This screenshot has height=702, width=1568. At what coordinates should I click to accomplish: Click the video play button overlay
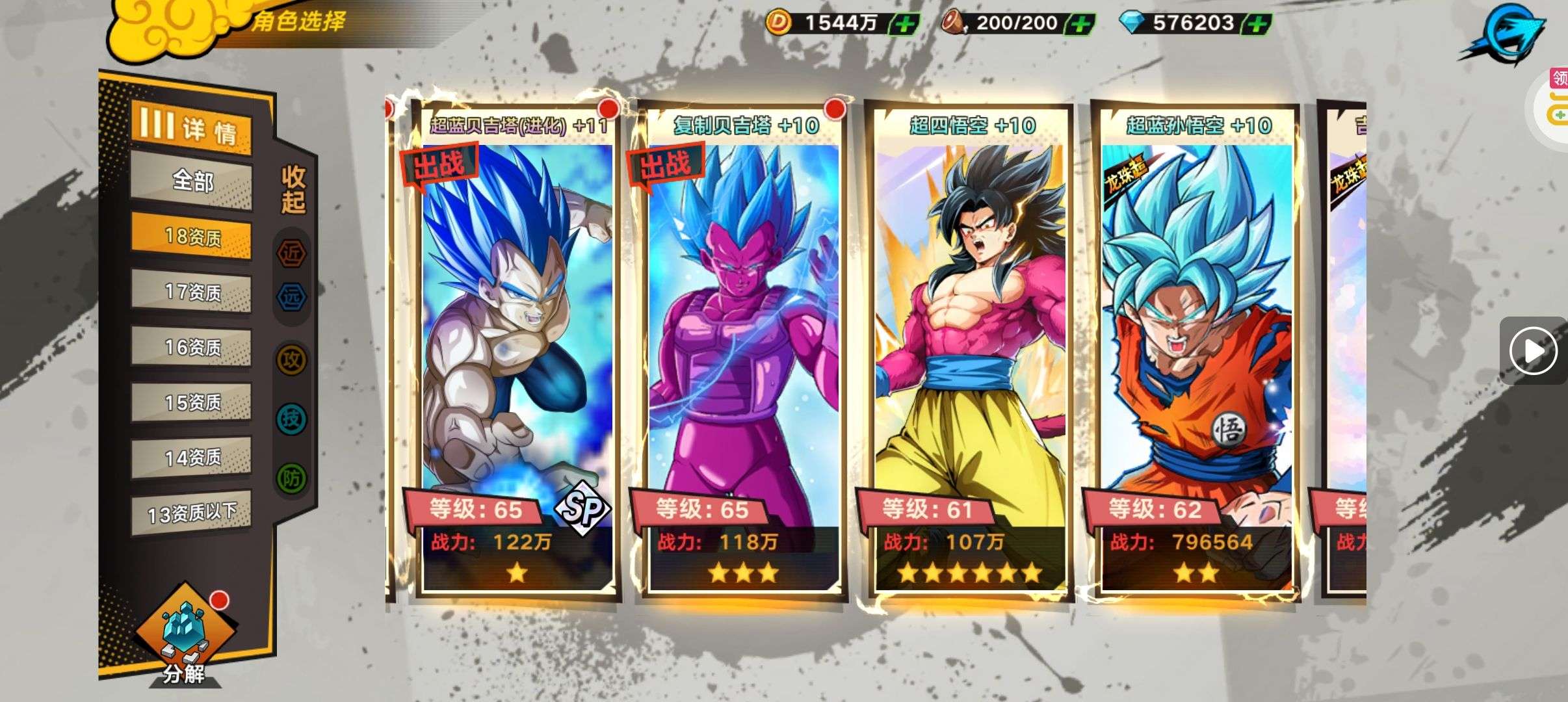point(1533,351)
